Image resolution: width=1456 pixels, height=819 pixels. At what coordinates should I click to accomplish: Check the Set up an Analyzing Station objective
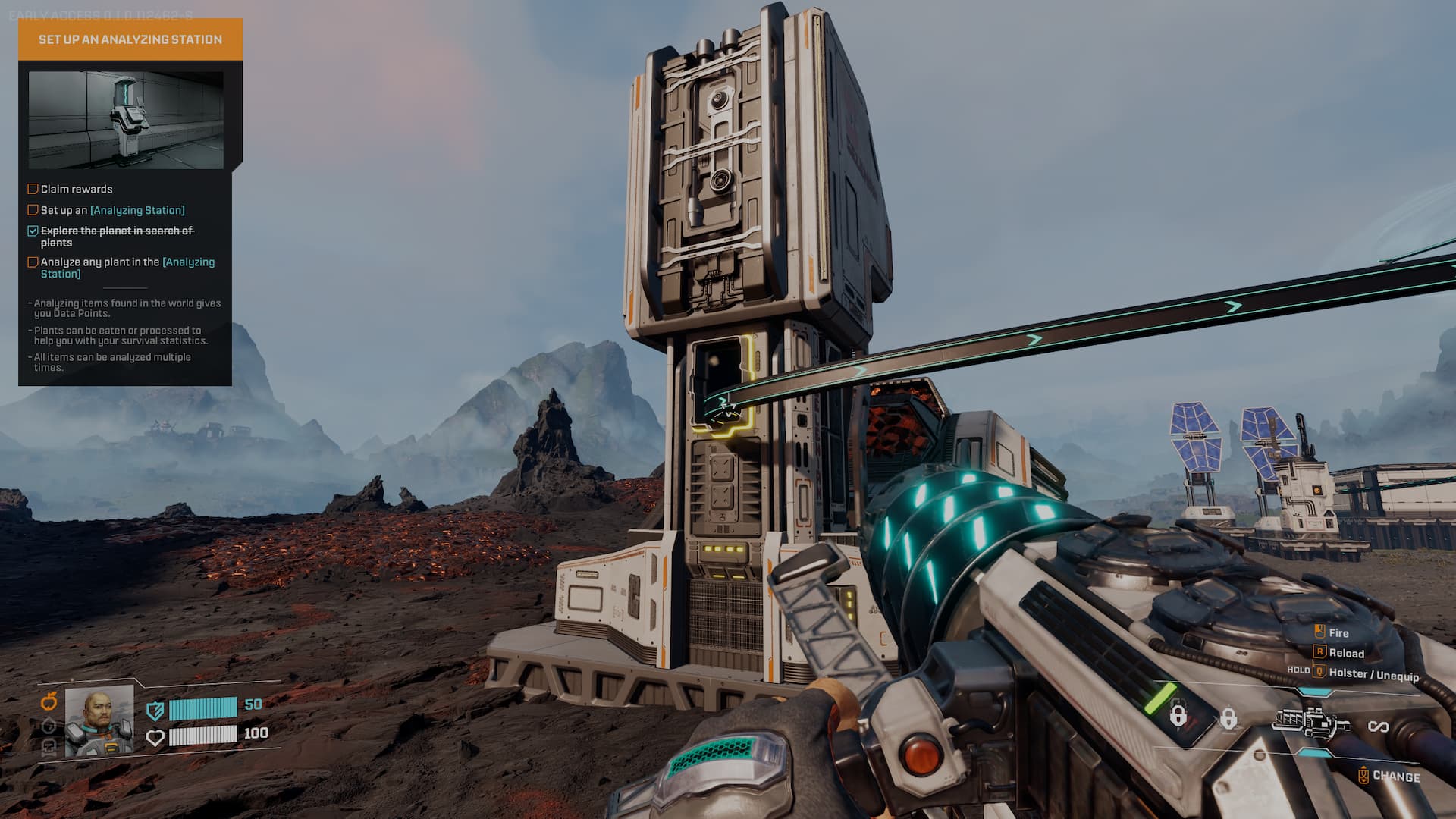coord(33,210)
